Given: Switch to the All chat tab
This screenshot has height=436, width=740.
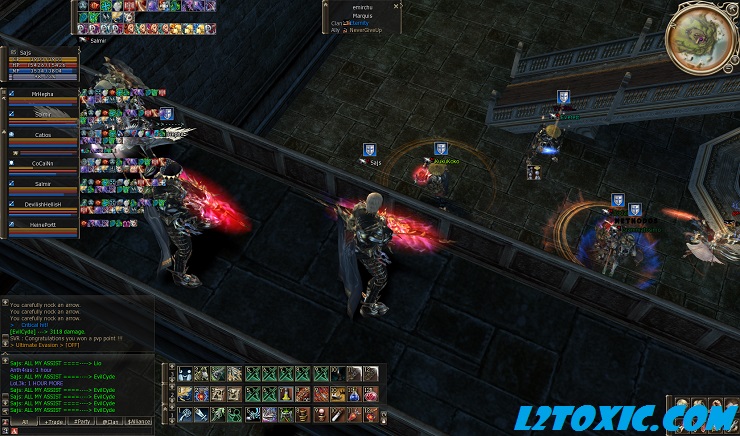Looking at the screenshot, I should click(x=23, y=421).
